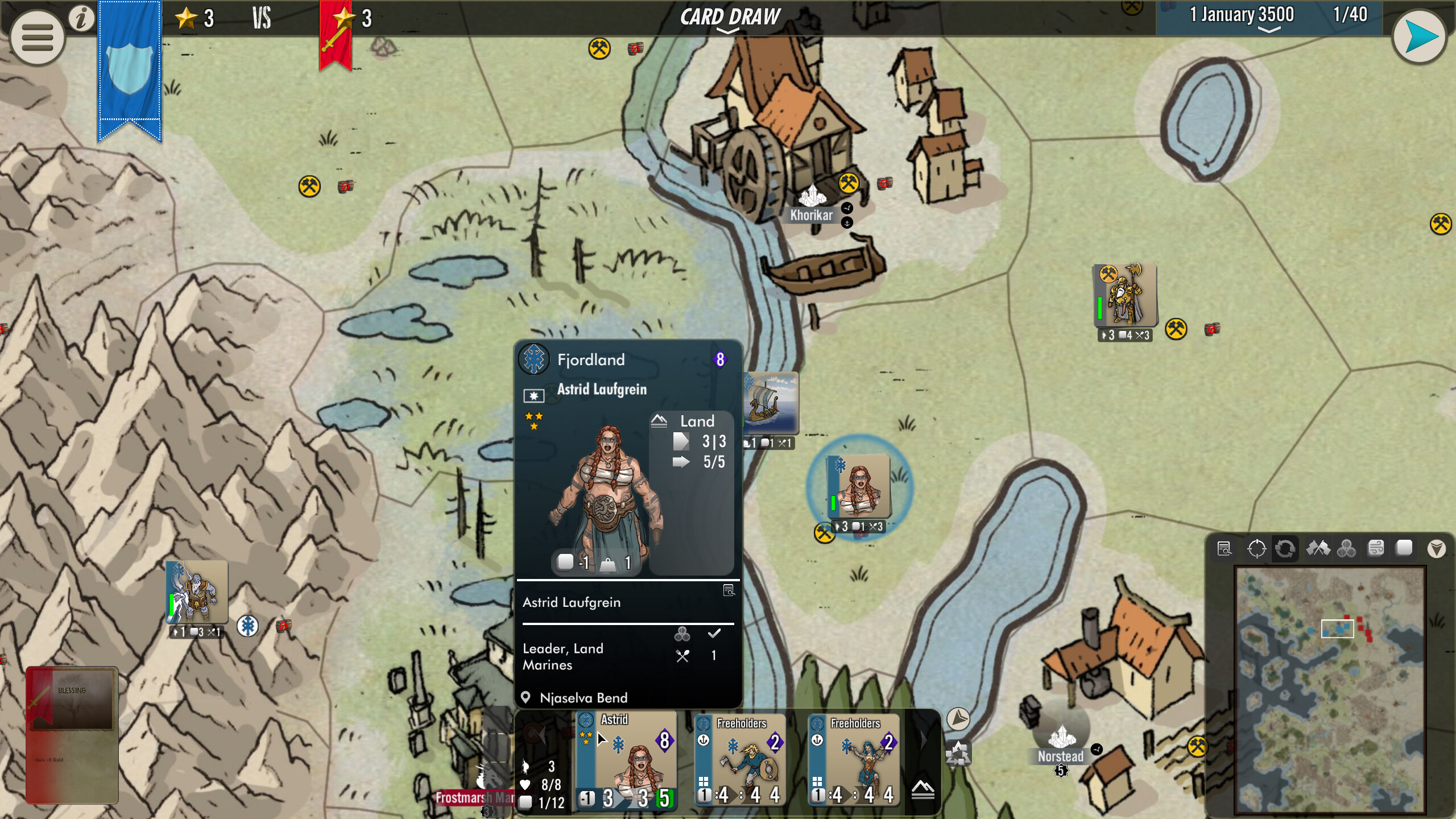The image size is (1456, 819).
Task: Click the wind/weather icon above the minimap
Action: tap(1376, 548)
